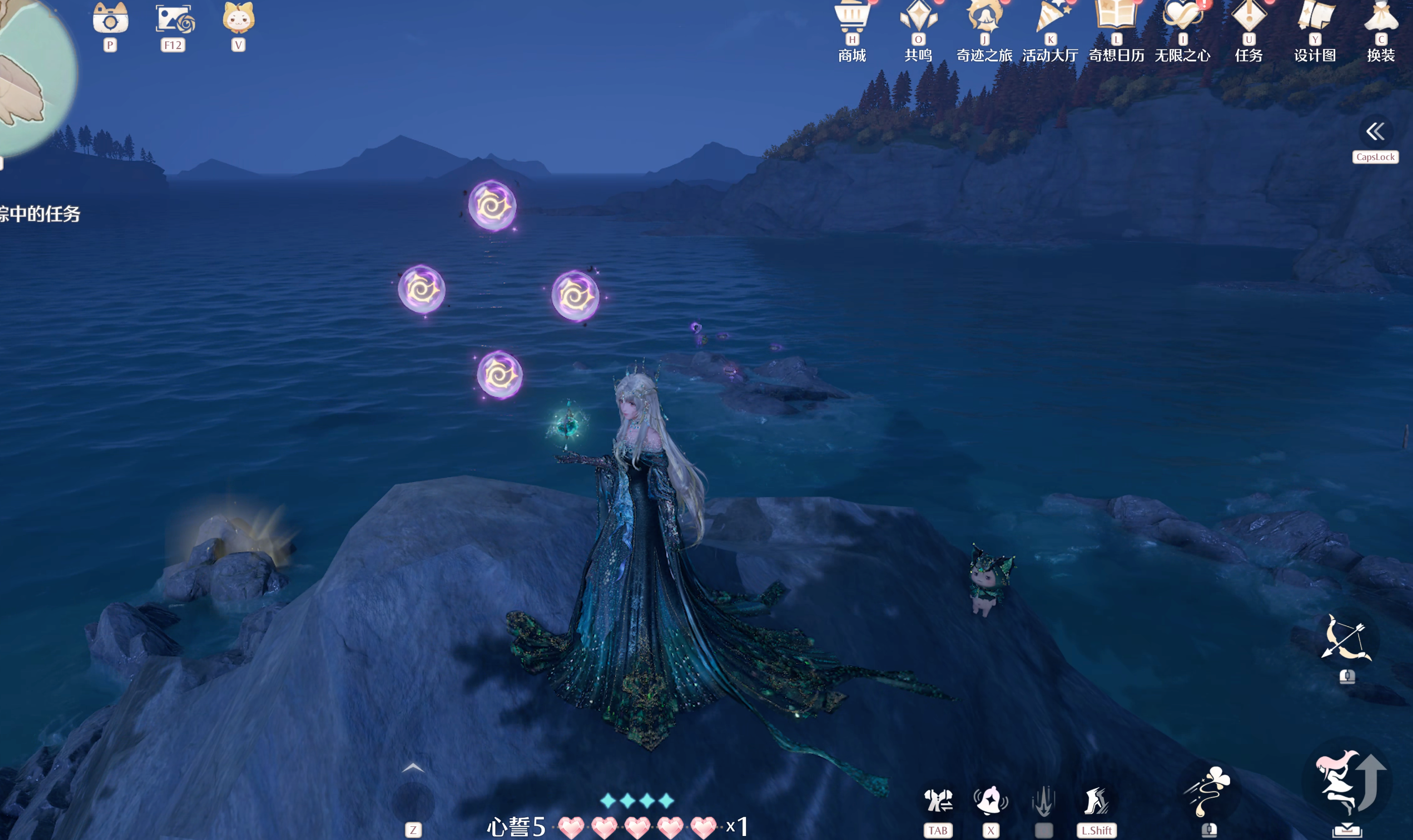Collapse the menu with the double-arrow button
Viewport: 1413px width, 840px height.
pos(1375,132)
